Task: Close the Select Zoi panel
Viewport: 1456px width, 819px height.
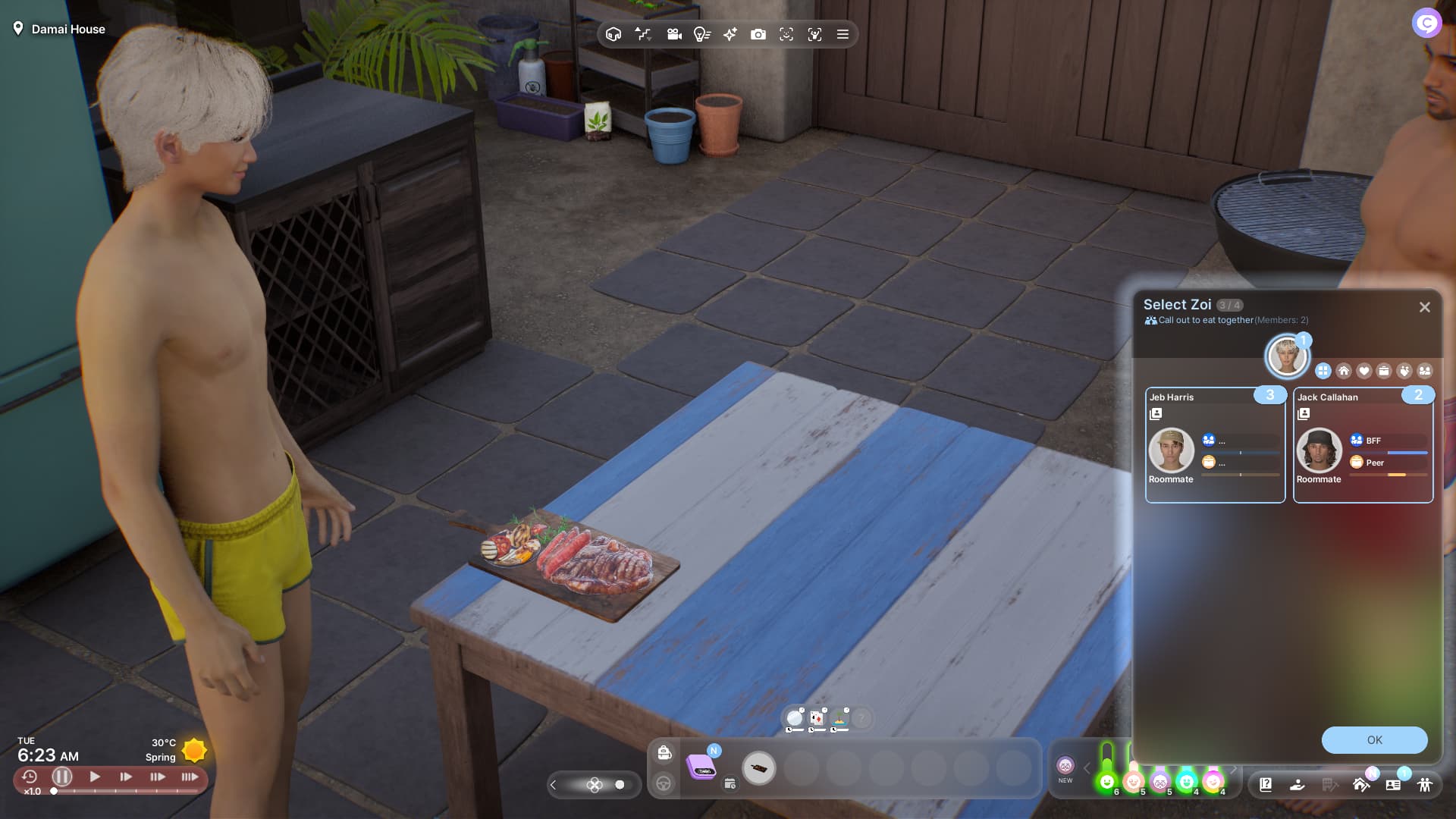Action: tap(1424, 307)
